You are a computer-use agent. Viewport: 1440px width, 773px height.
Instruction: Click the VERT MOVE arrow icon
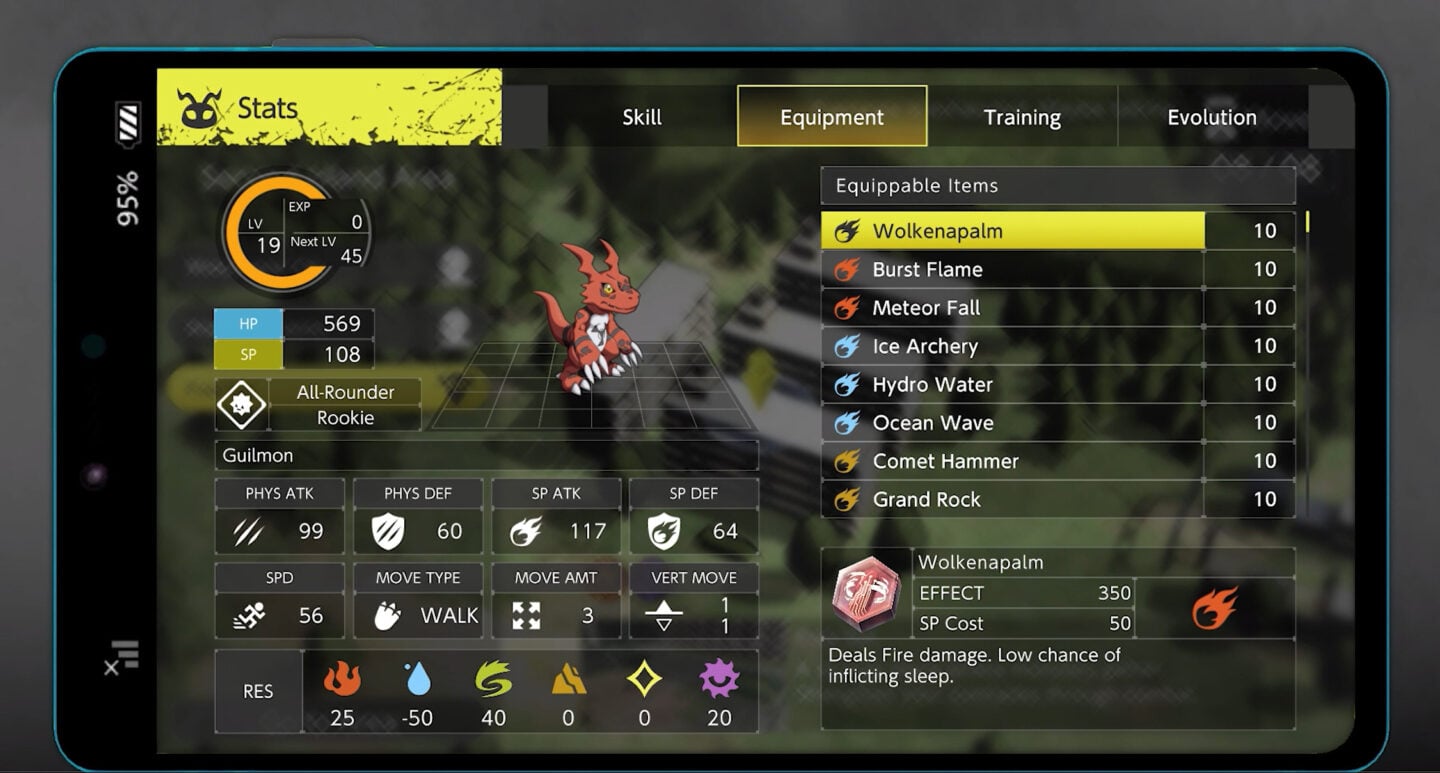pos(665,615)
